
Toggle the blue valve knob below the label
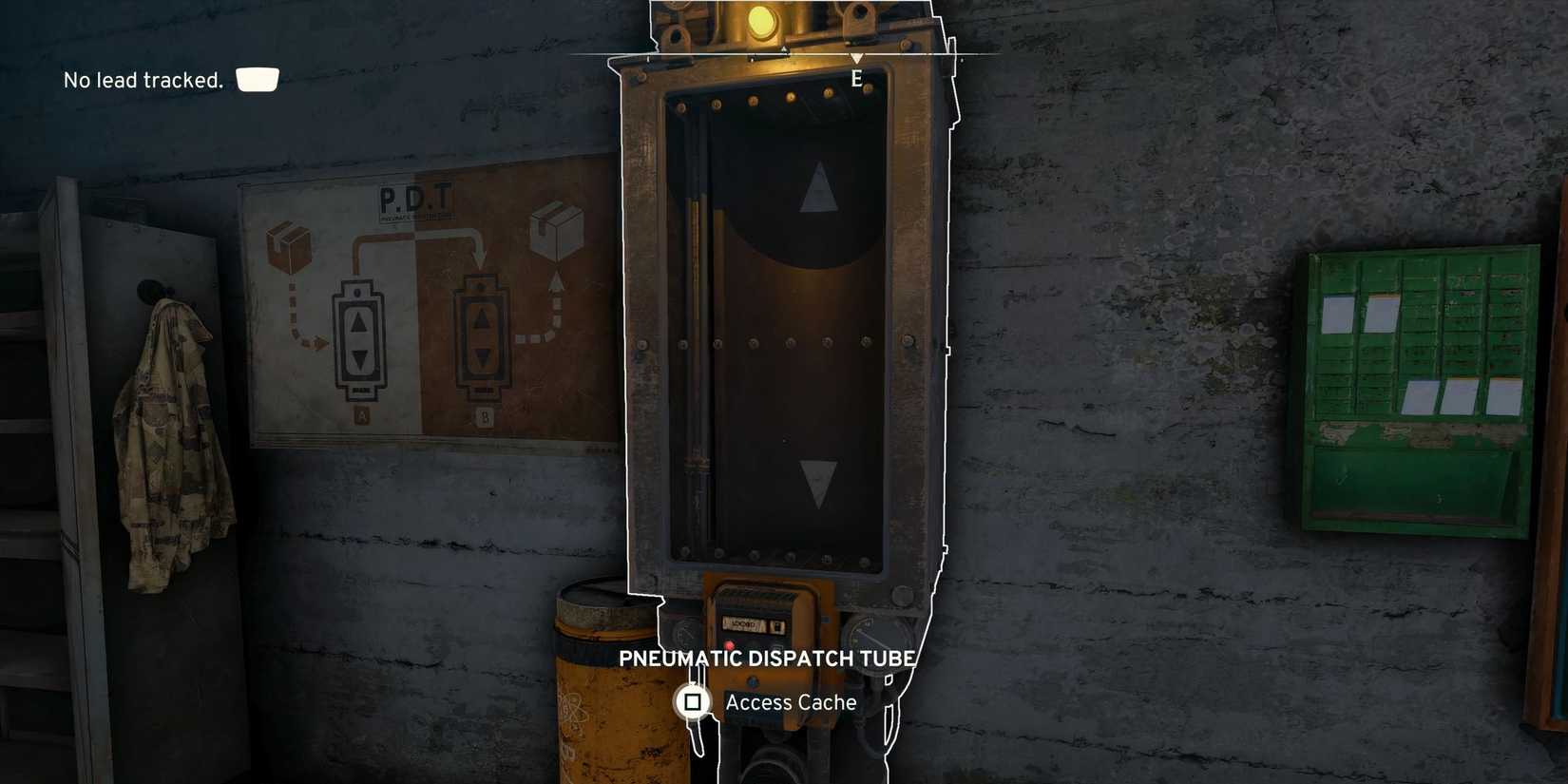click(x=754, y=680)
